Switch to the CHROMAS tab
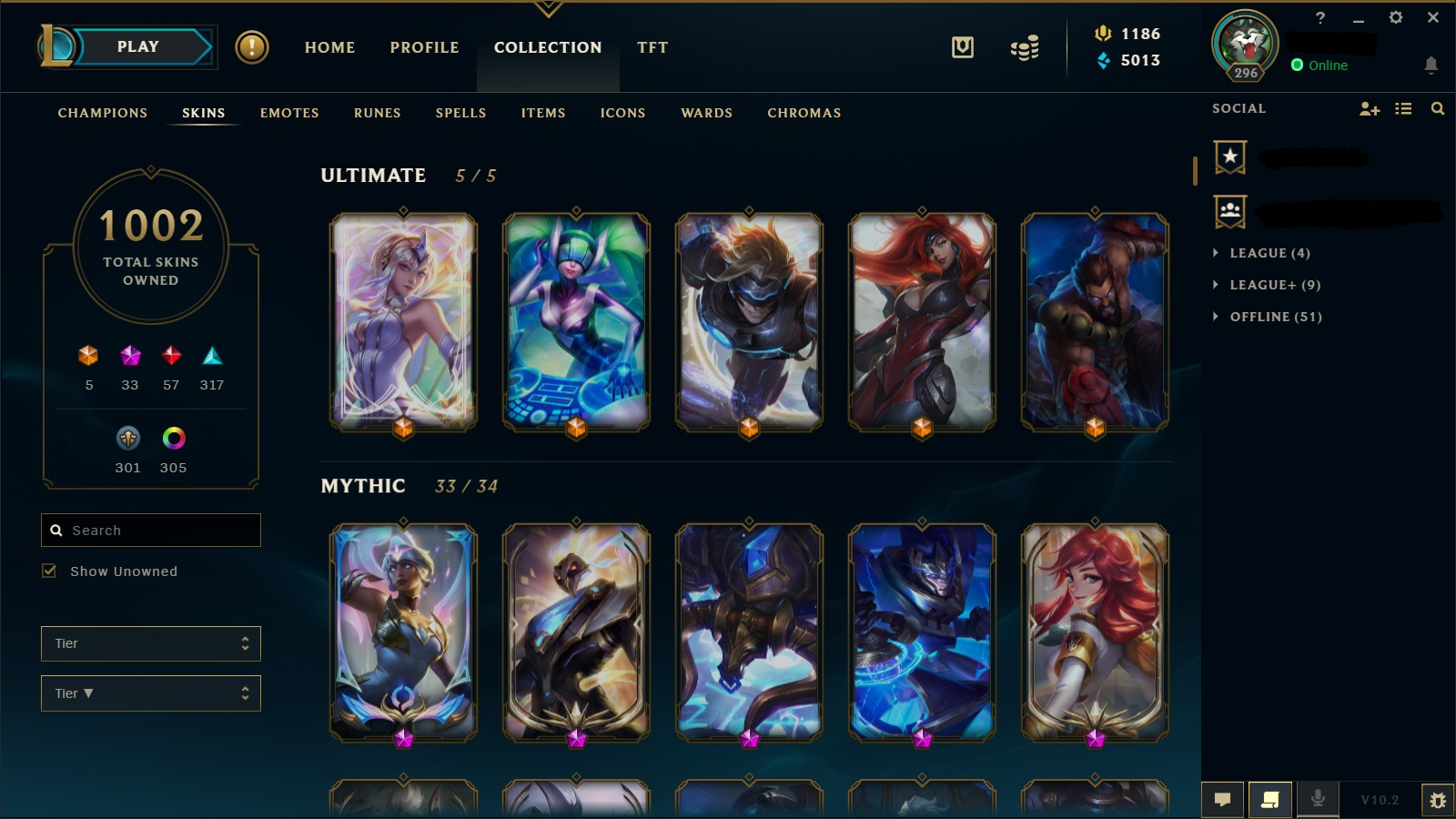The height and width of the screenshot is (819, 1456). tap(804, 113)
